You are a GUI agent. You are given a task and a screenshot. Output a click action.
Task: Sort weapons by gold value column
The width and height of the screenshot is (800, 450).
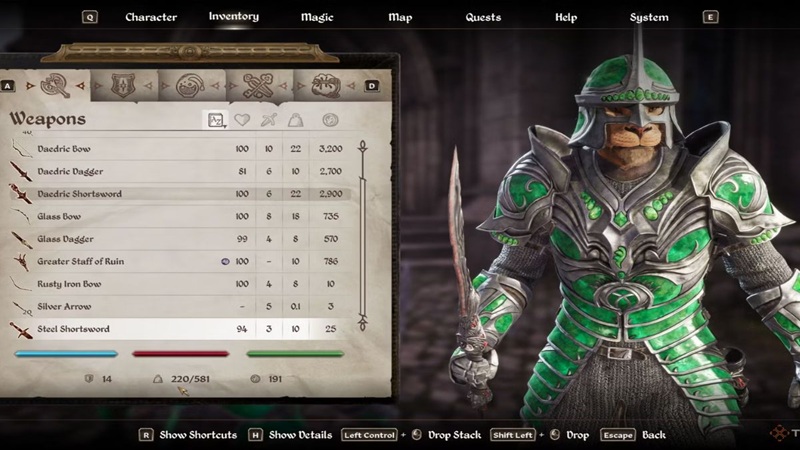tap(330, 120)
